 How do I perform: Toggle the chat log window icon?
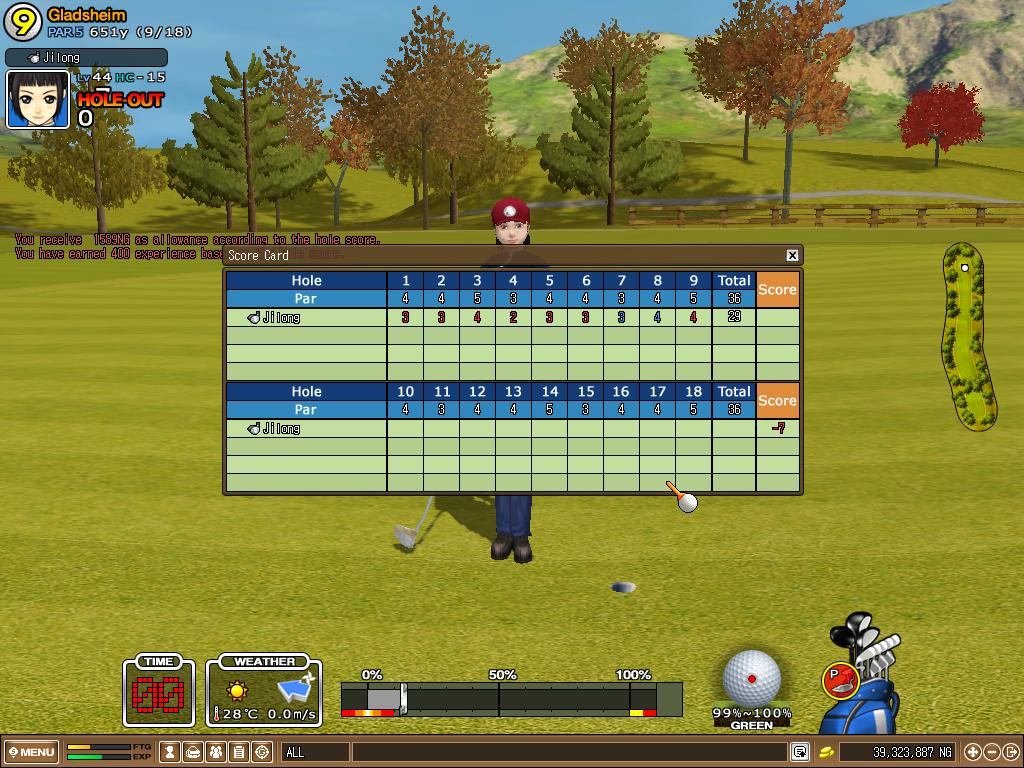pyautogui.click(x=799, y=752)
